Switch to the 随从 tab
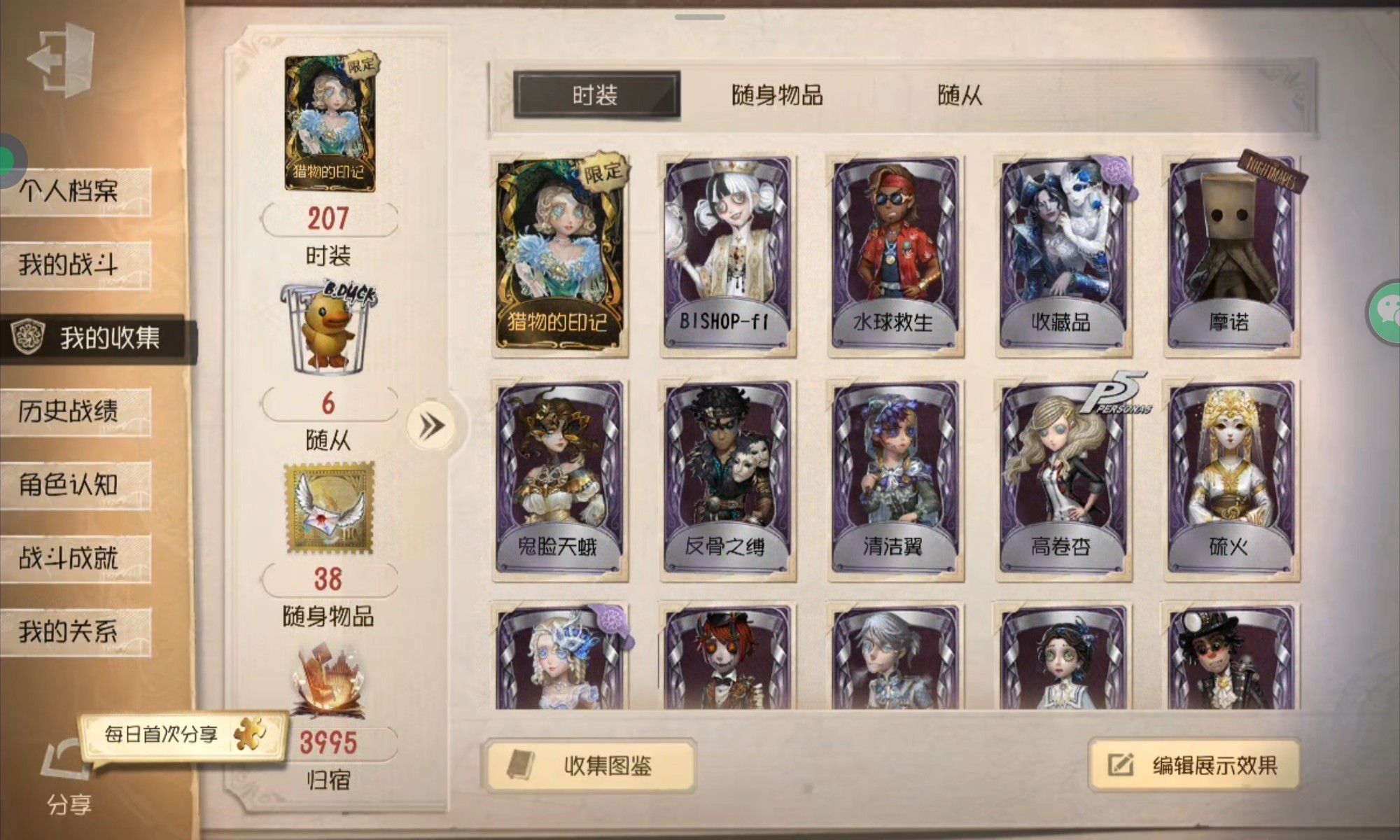Image resolution: width=1400 pixels, height=840 pixels. 960,95
